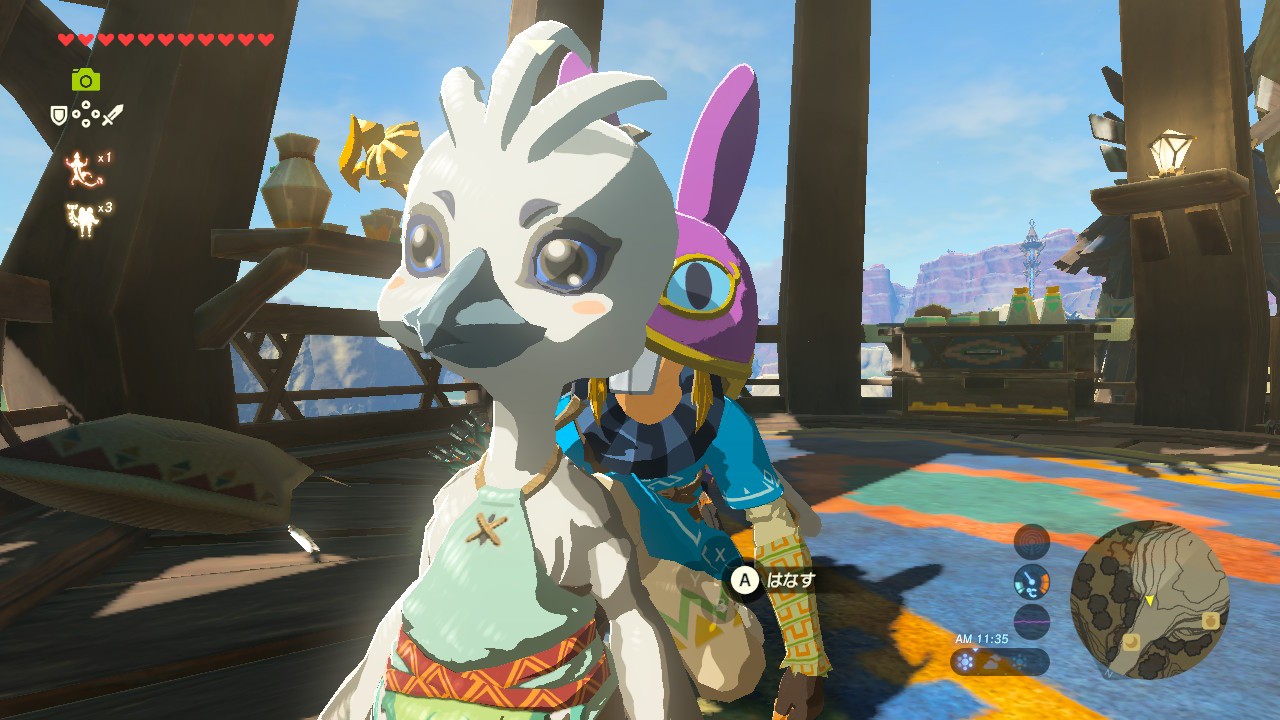Activate the camel-shaped Urbosa's Fury icon
Screen dimensions: 1280x720
(81, 218)
